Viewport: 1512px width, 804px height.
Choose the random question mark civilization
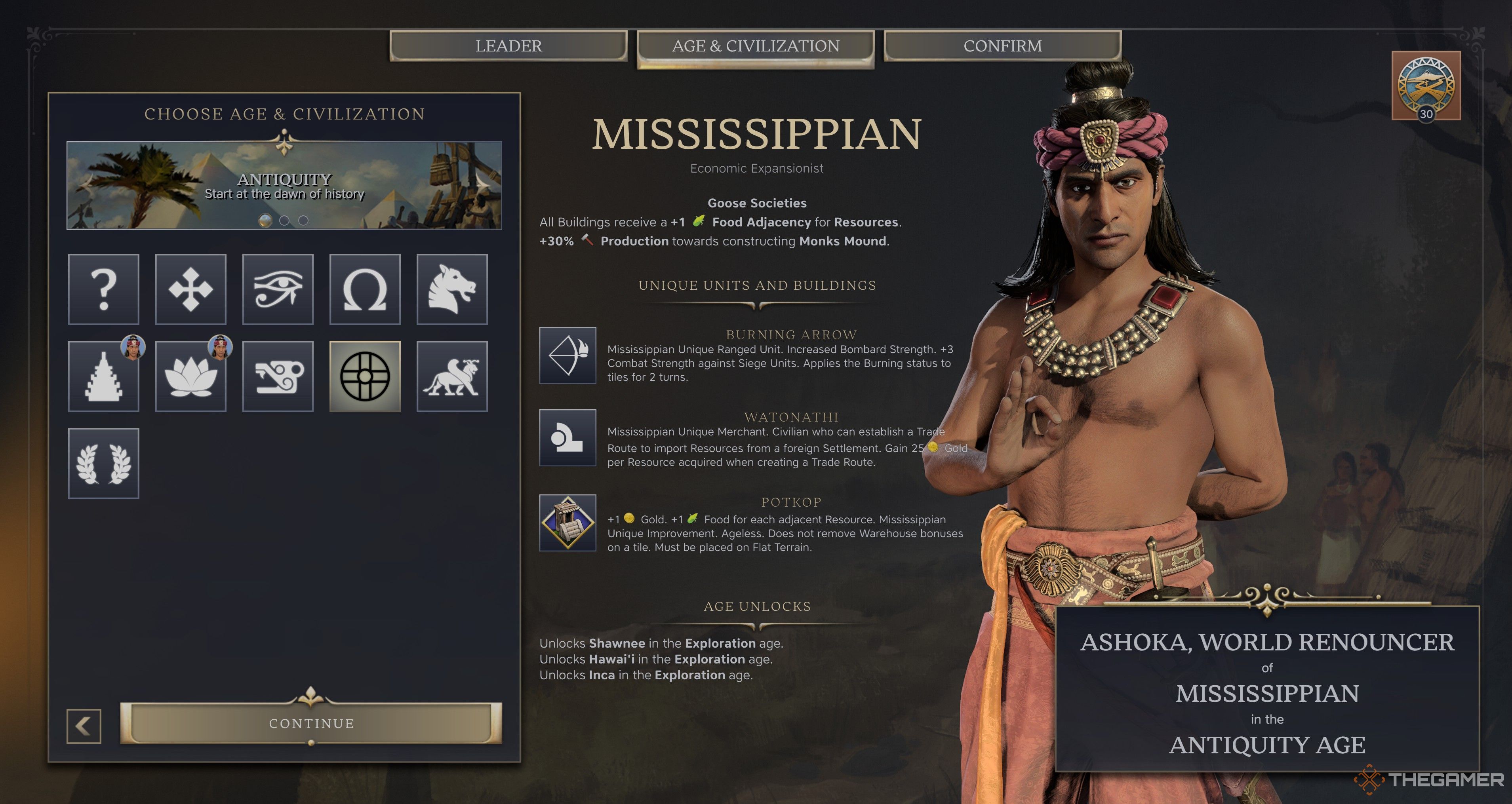104,289
